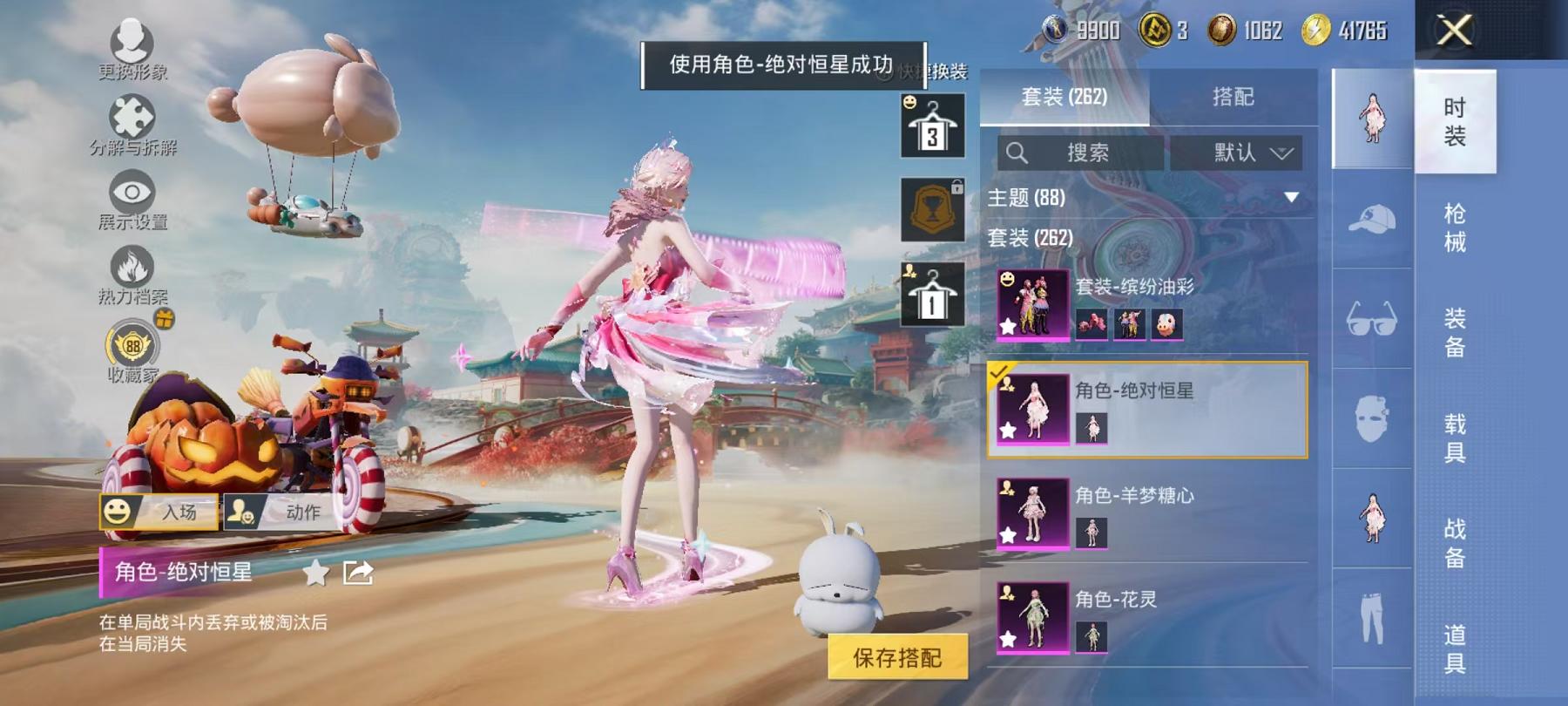Open sharing via the share icon beside the star
This screenshot has height=706, width=1568.
[x=355, y=570]
